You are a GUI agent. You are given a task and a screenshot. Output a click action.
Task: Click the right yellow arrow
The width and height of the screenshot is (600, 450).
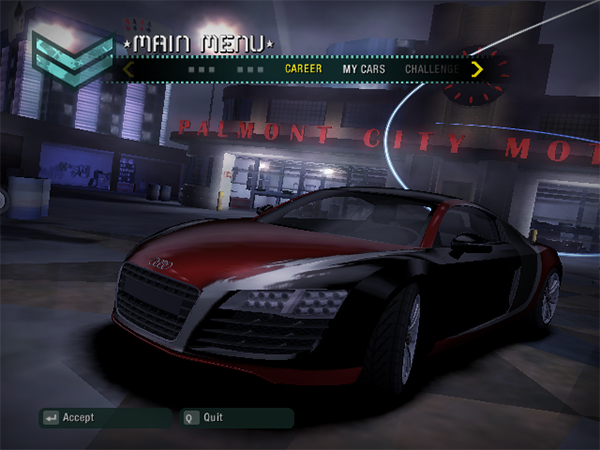point(477,69)
